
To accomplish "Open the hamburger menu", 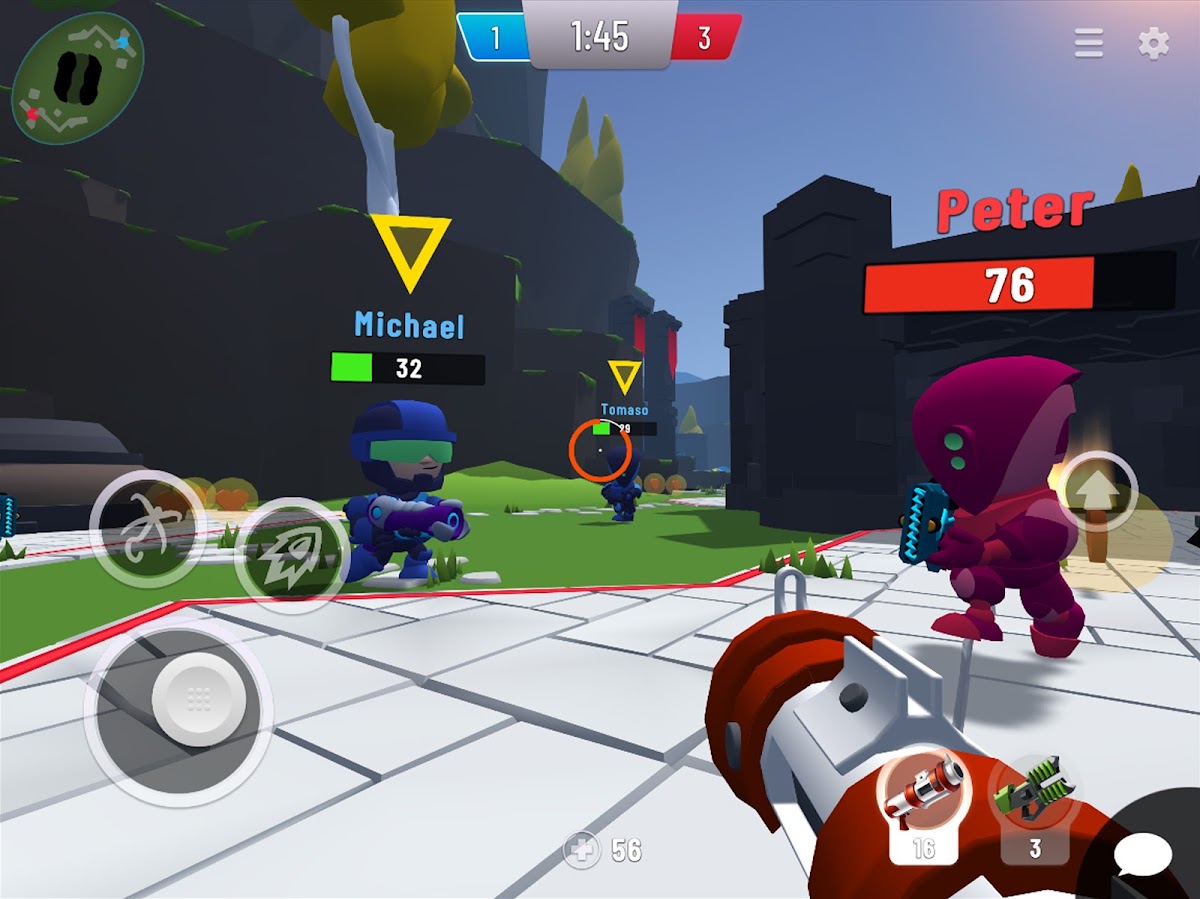I will coord(1089,43).
